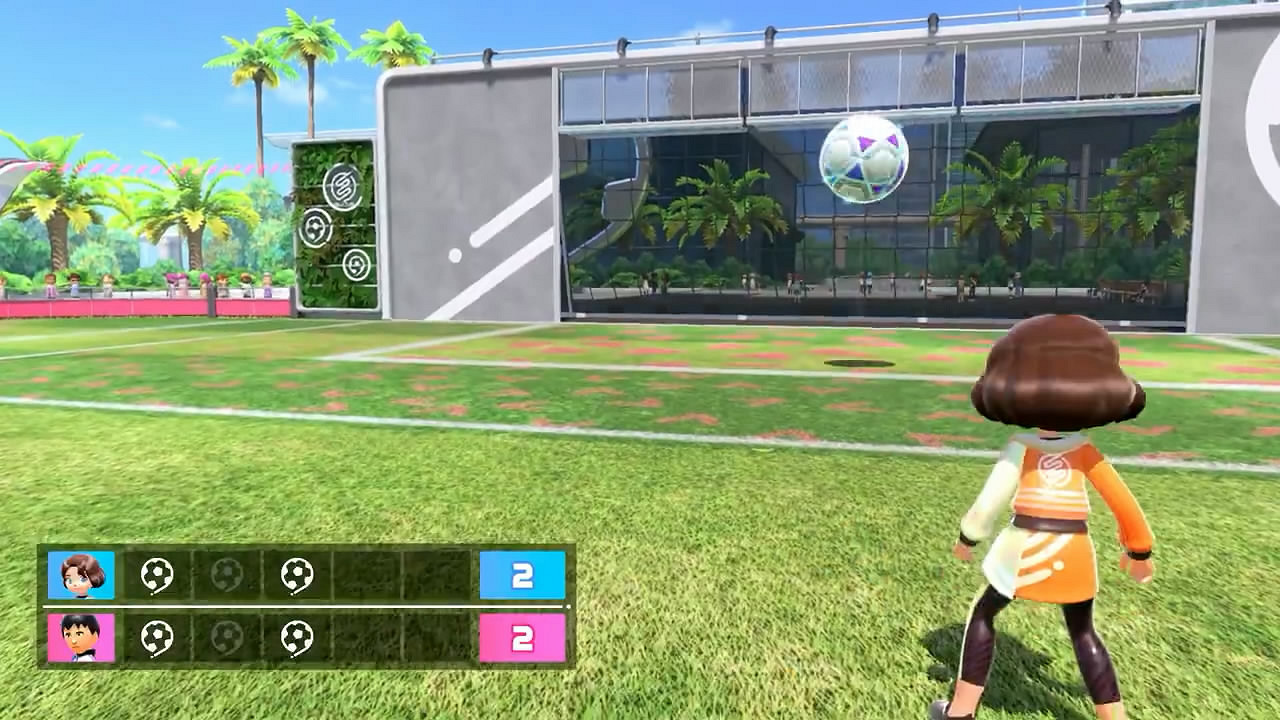Switch to the pink scoreboard row
This screenshot has height=720, width=1280.
pos(300,638)
